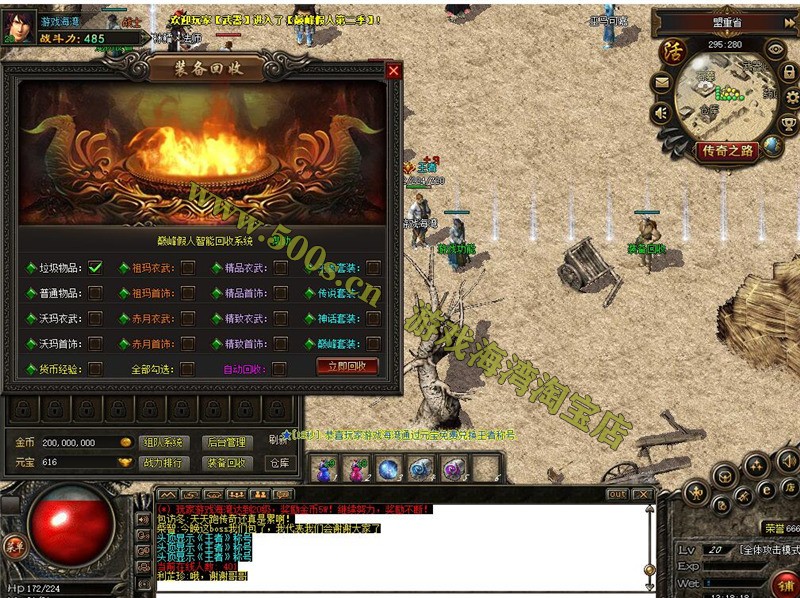800x598 pixels.
Task: Open the 组队系统 team system
Action: 163,442
